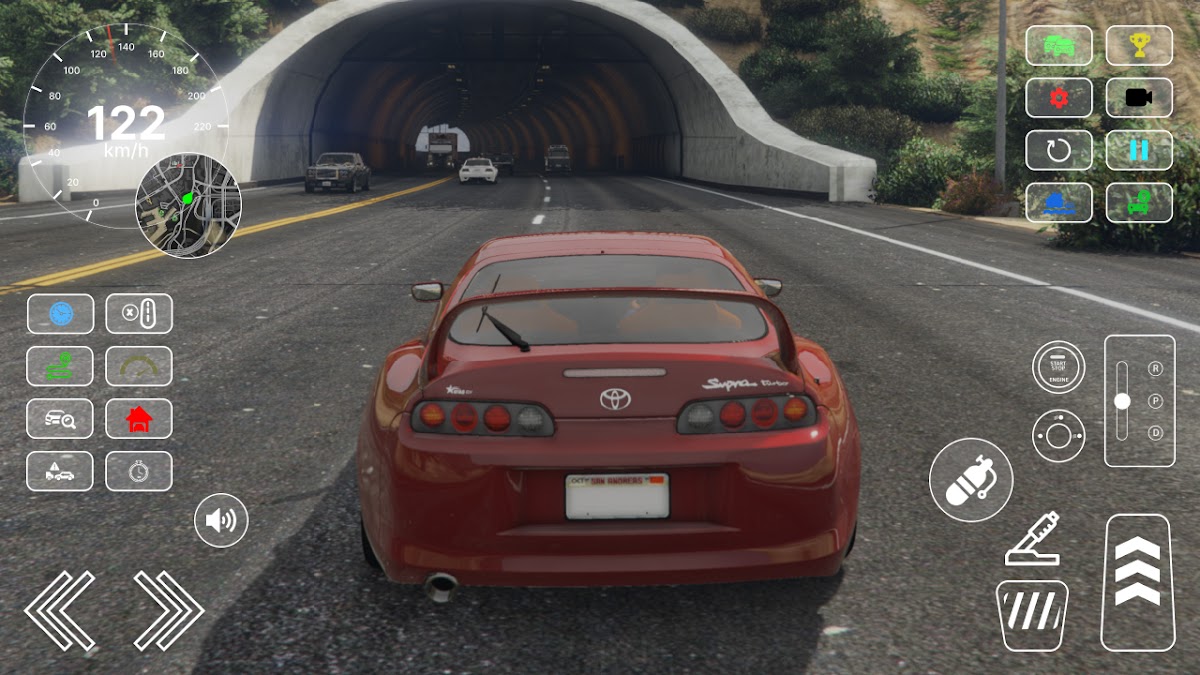Toggle the Start Stop Engine button
This screenshot has width=1200, height=675.
tap(1058, 367)
